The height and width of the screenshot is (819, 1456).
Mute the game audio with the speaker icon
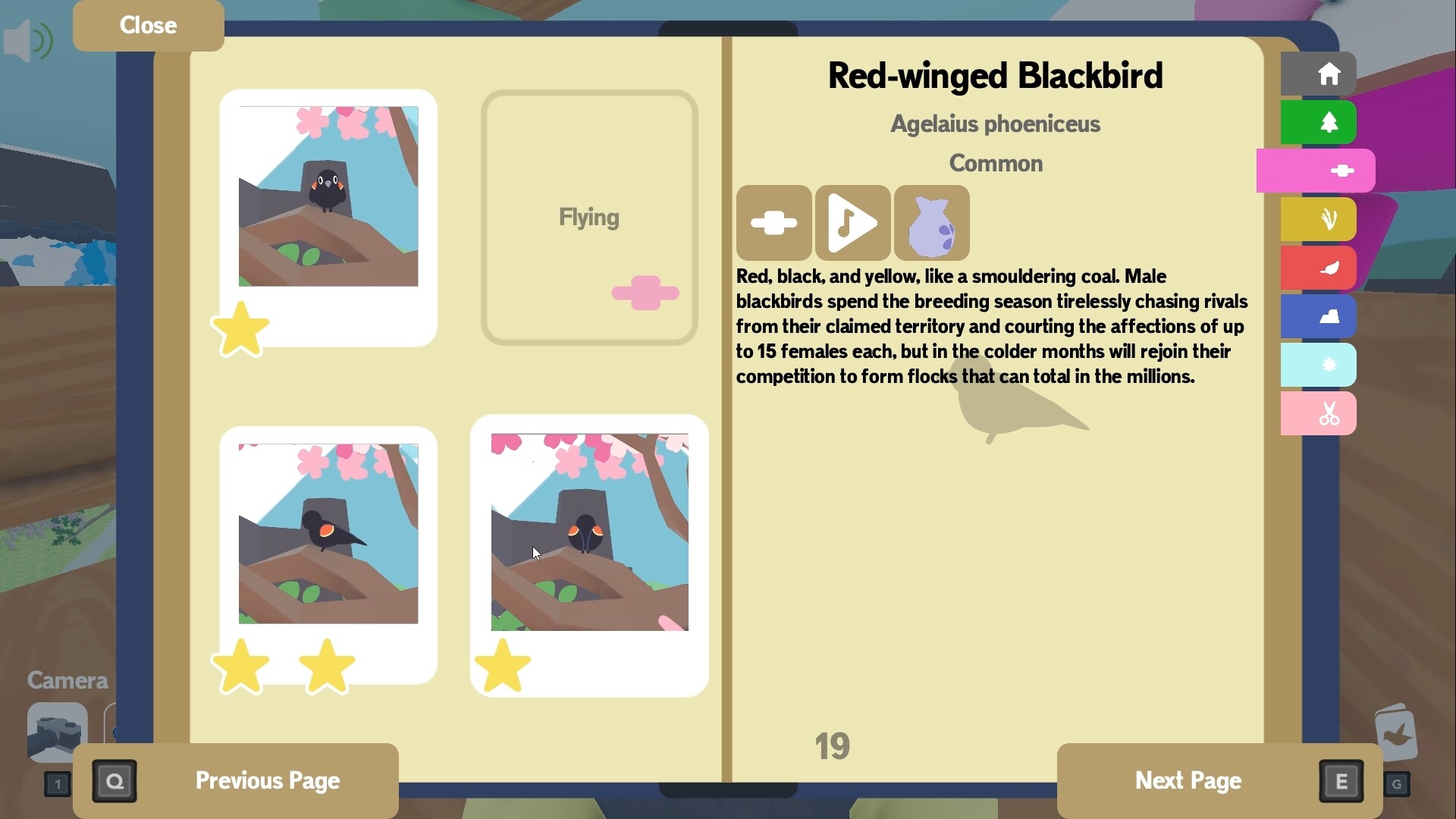(x=28, y=40)
